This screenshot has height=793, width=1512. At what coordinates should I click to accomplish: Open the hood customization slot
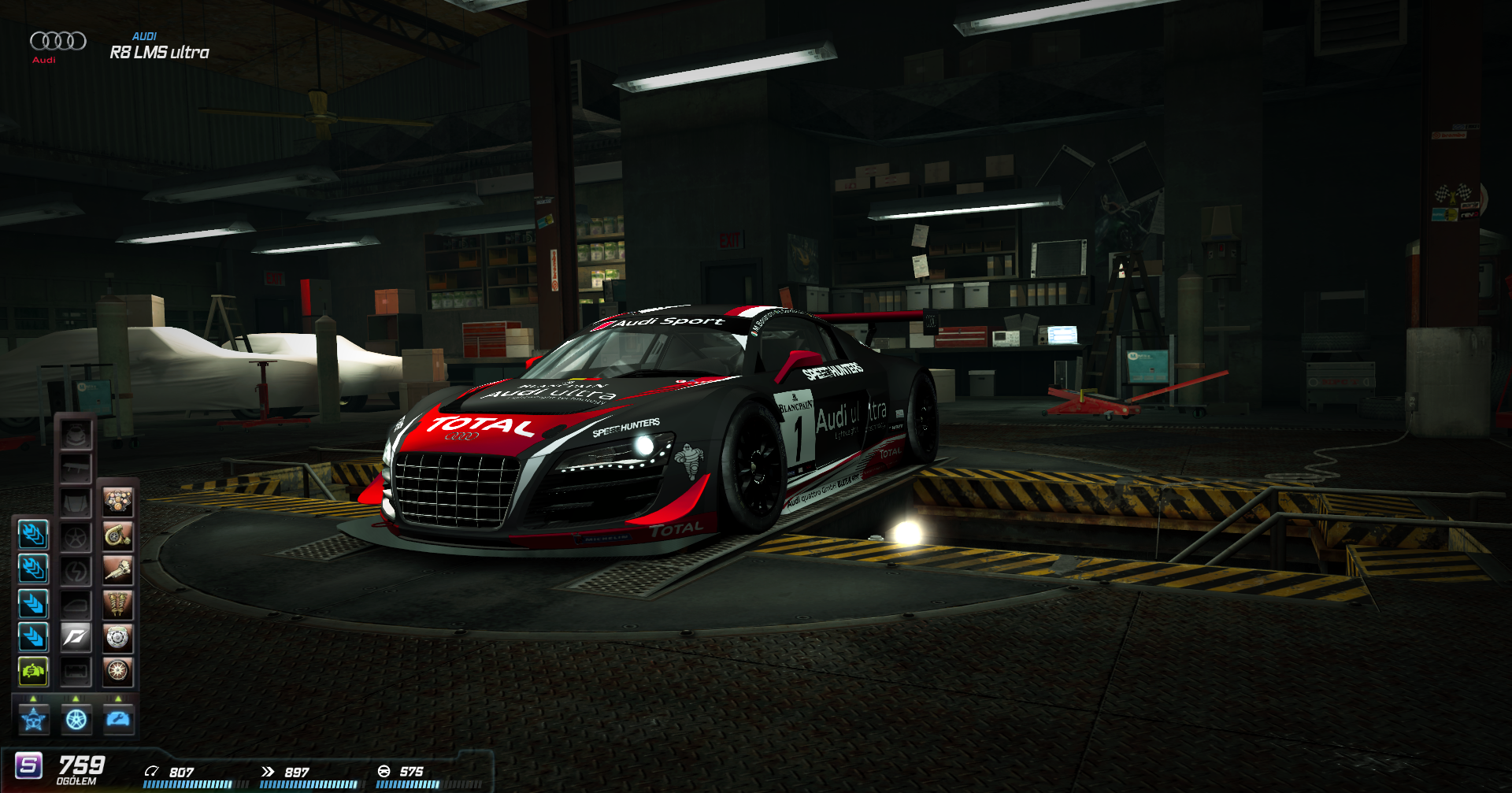[76, 502]
